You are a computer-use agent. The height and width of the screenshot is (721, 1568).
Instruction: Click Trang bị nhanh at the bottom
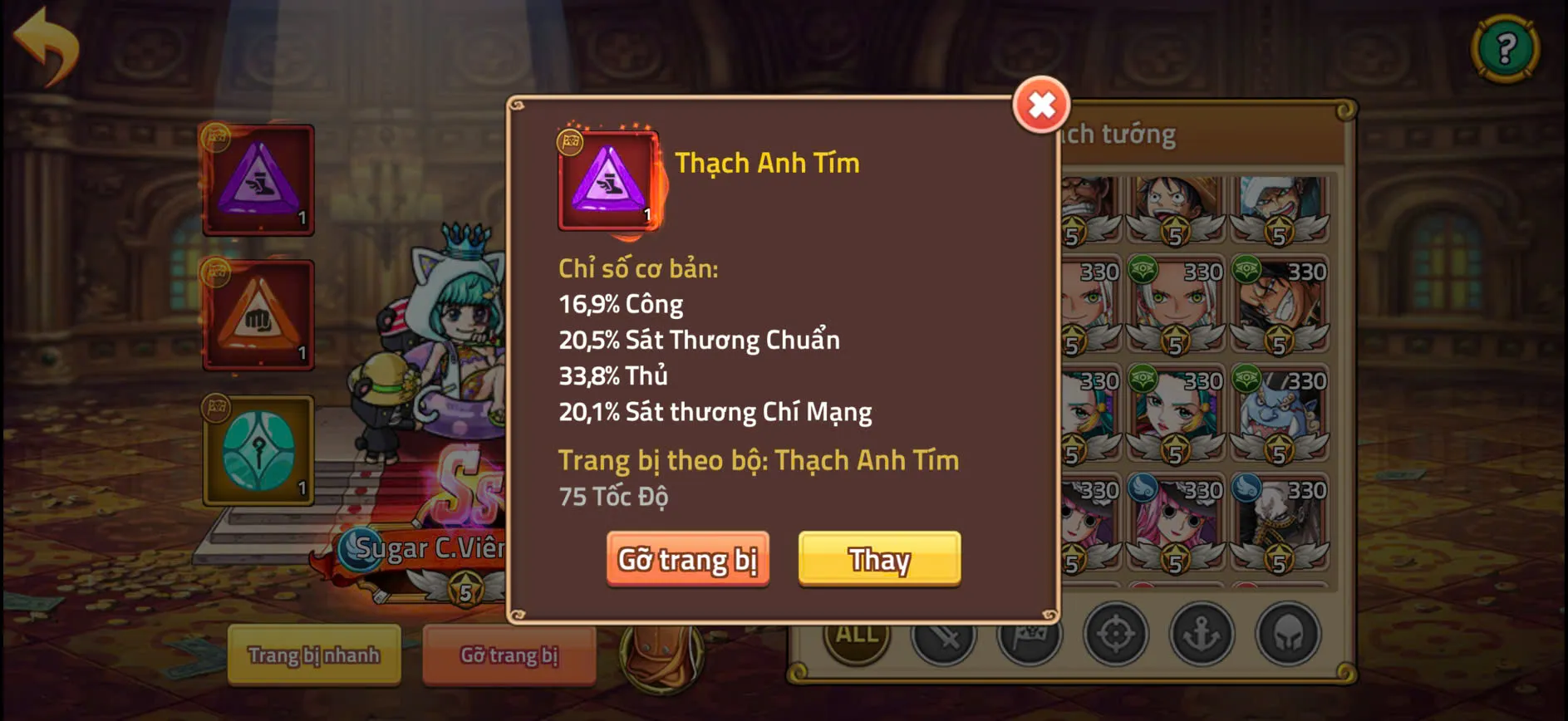(314, 655)
